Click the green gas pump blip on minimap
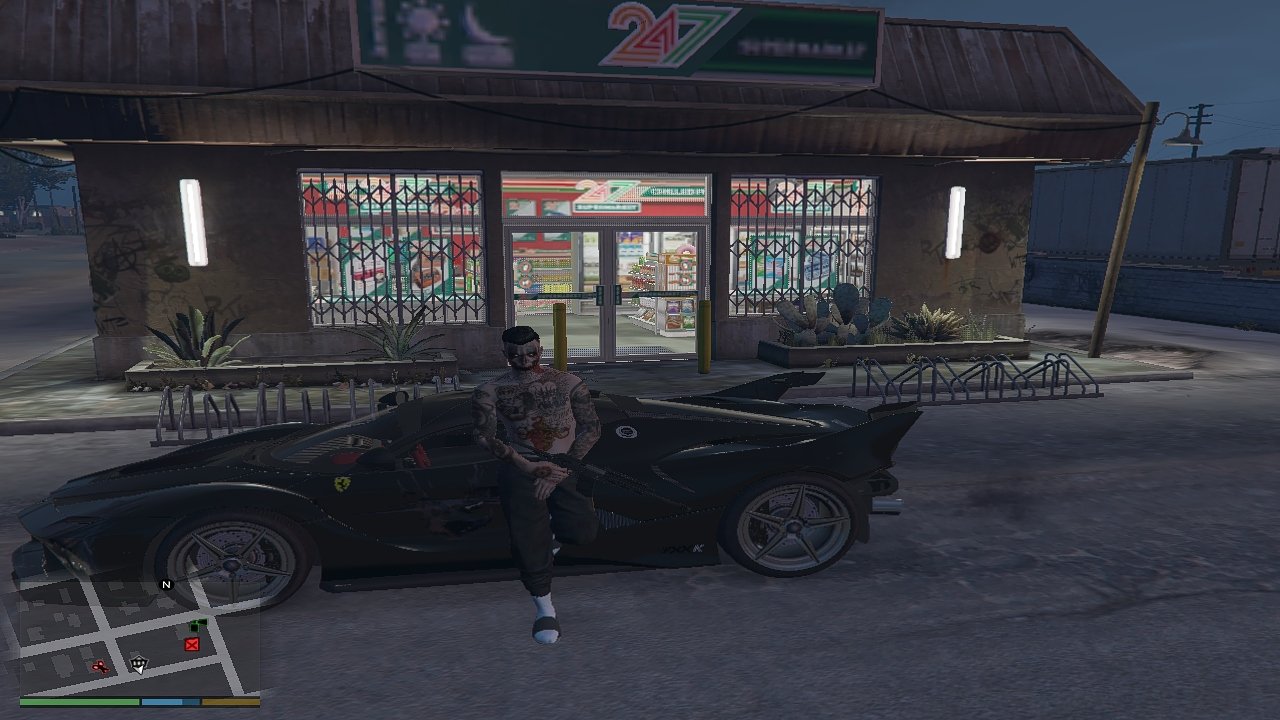The image size is (1280, 720). click(197, 625)
